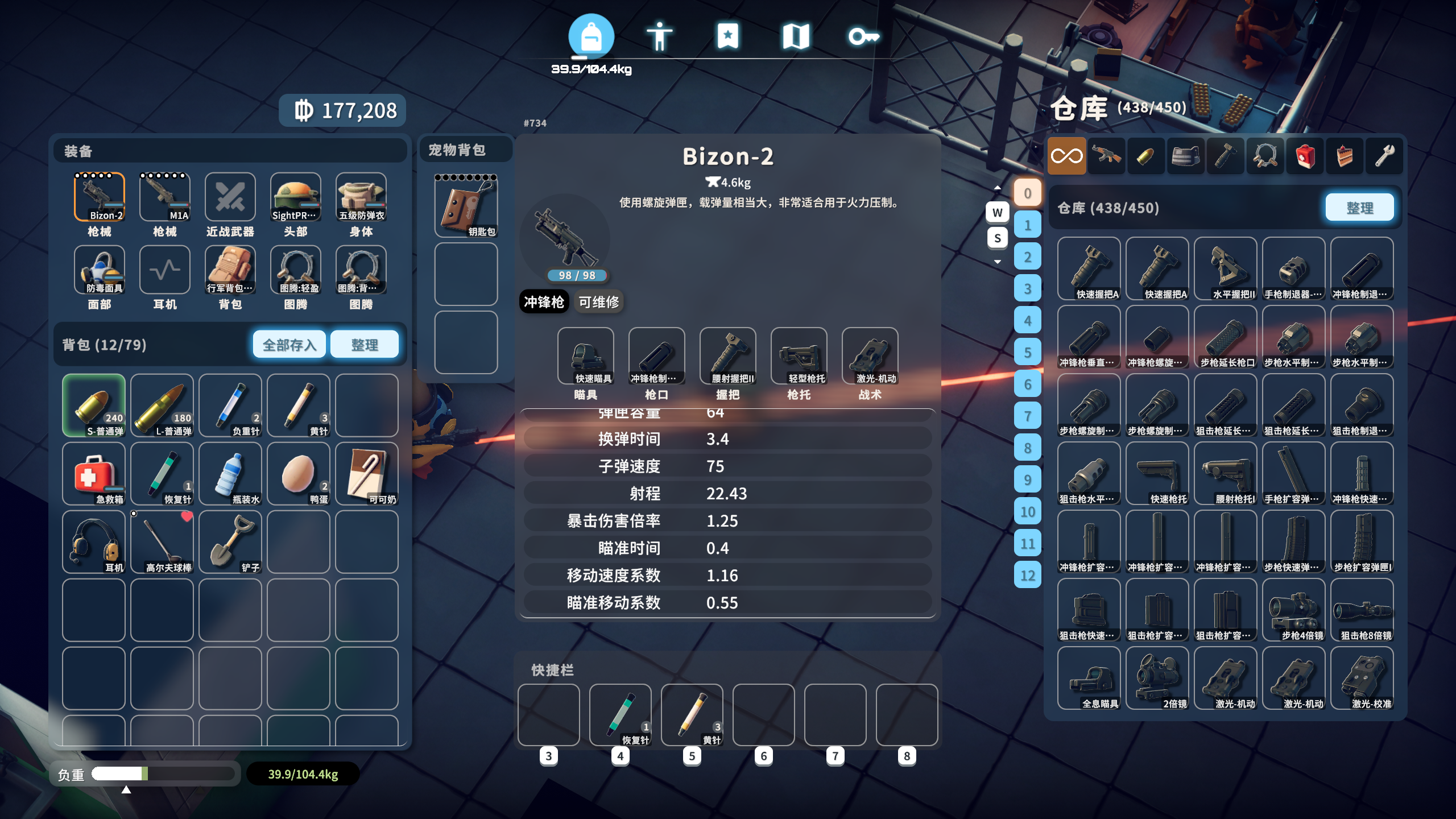The image size is (1456, 819).
Task: Open the map icon in the top bar
Action: pyautogui.click(x=797, y=36)
